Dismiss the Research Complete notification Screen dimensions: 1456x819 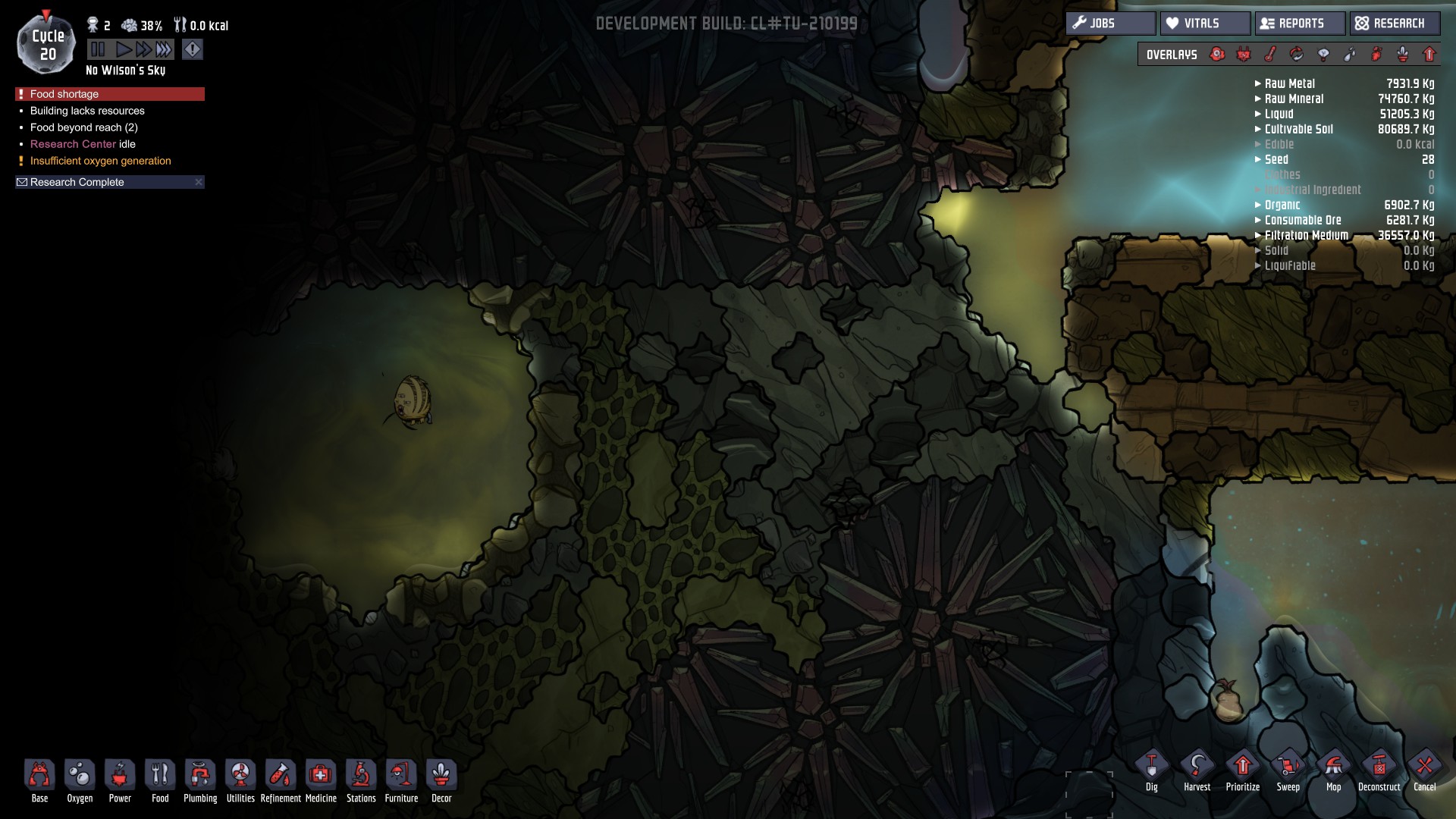(199, 182)
